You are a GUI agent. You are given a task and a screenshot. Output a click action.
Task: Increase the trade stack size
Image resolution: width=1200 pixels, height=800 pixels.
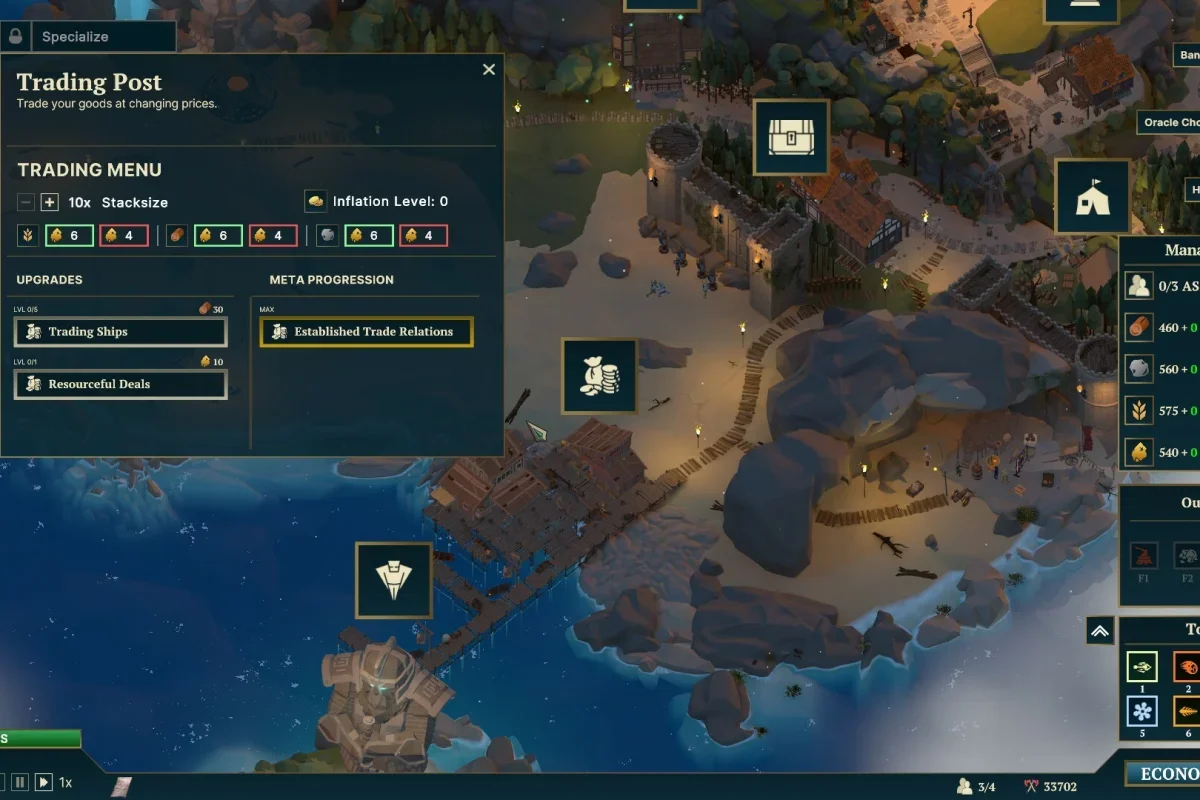click(50, 203)
